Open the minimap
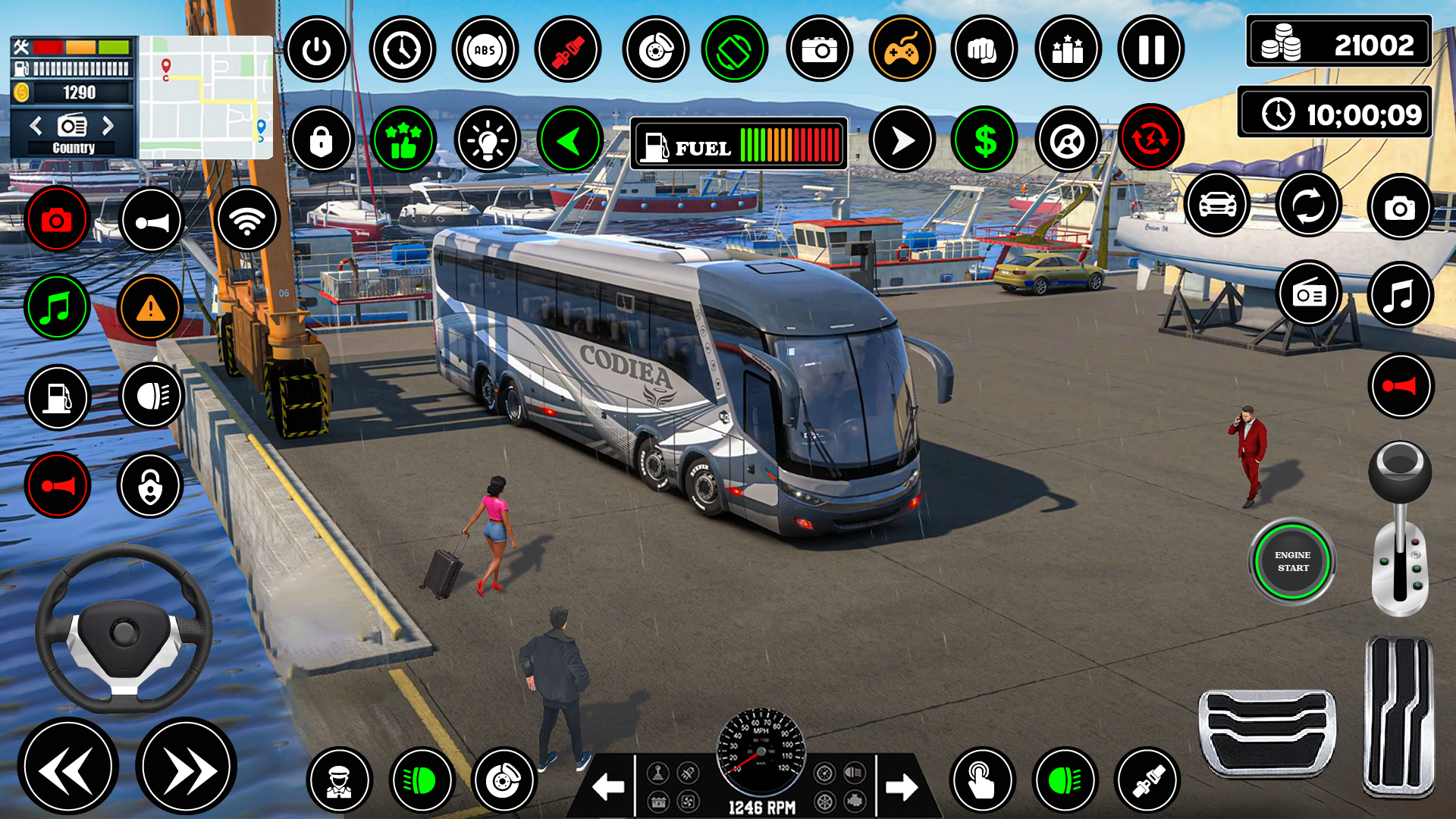 coord(206,97)
